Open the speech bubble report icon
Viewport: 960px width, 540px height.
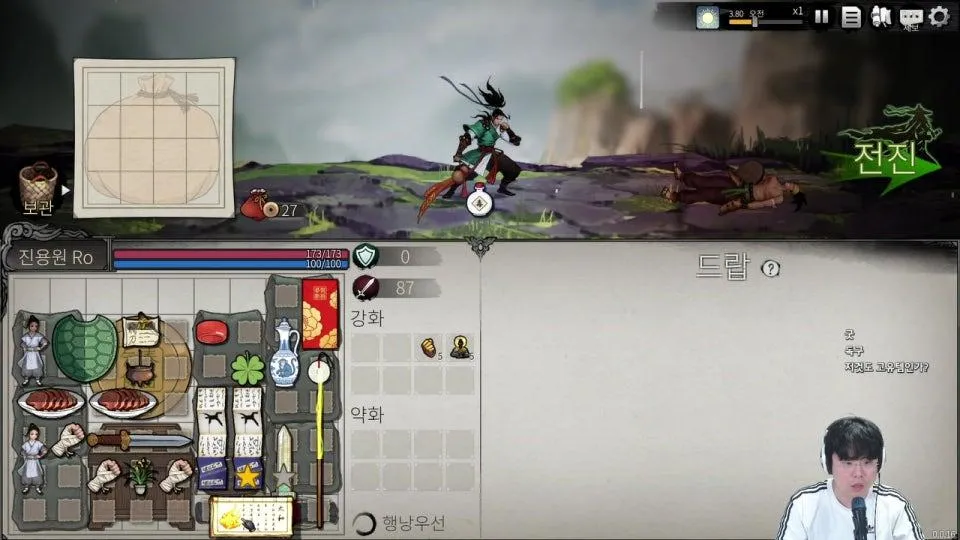tap(910, 16)
